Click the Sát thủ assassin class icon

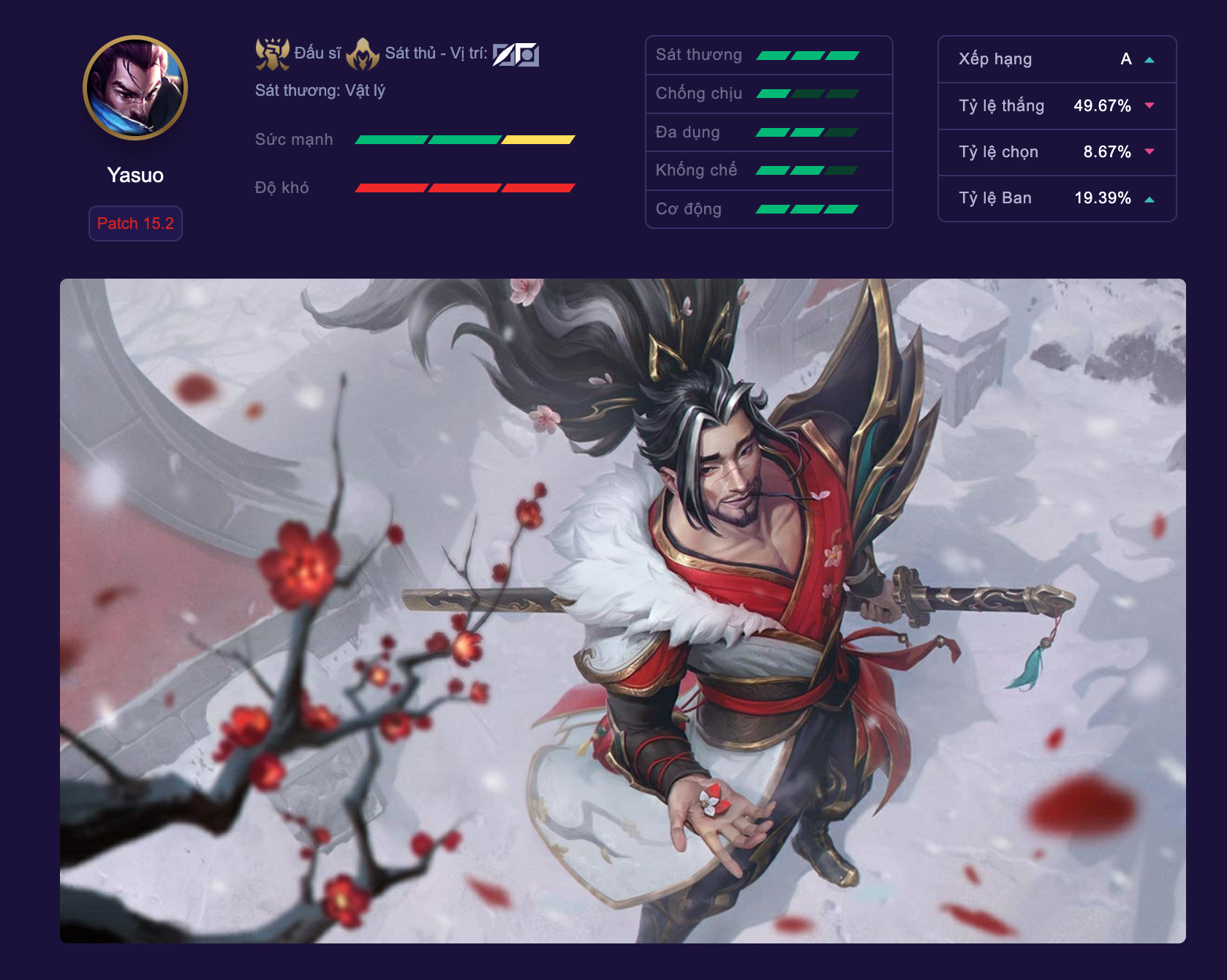coord(363,51)
